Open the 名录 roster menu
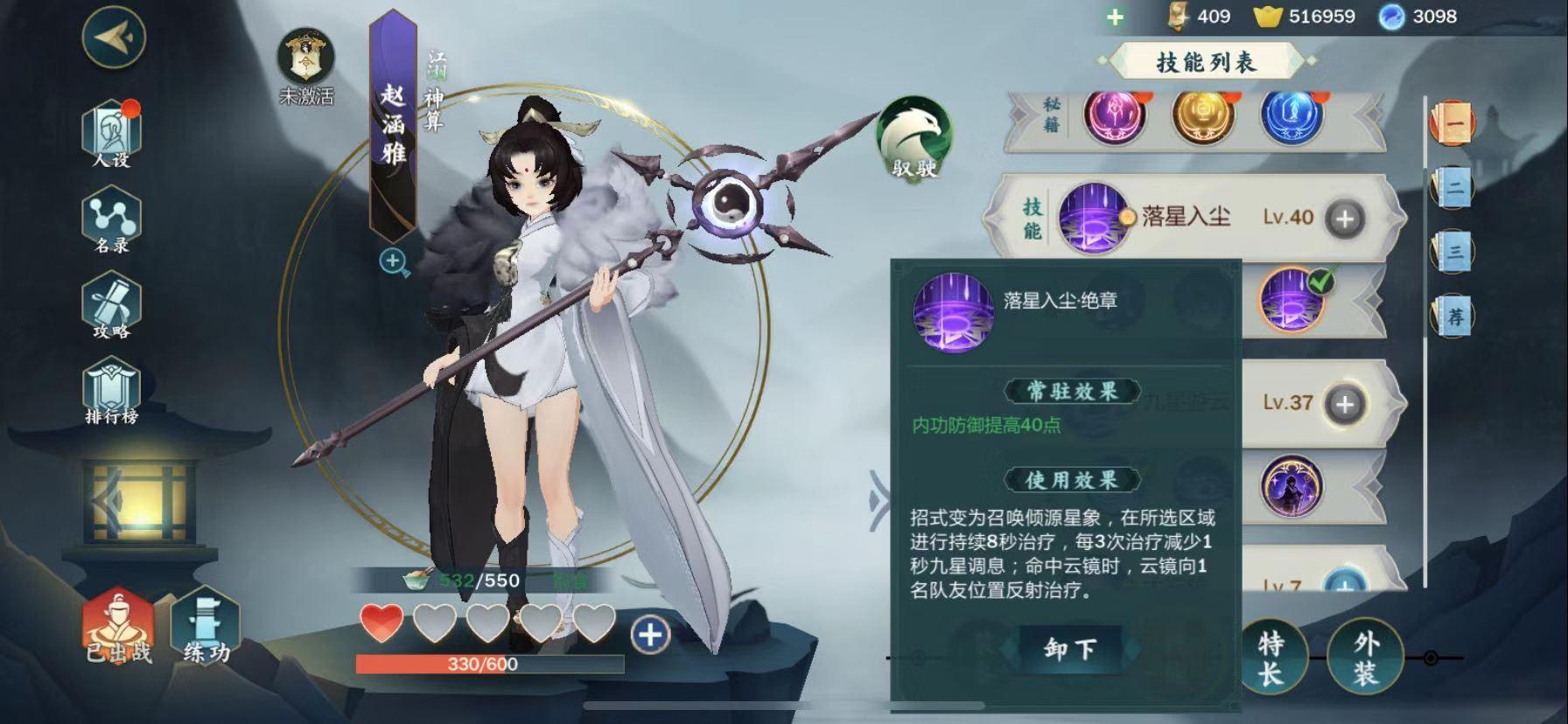Image resolution: width=1568 pixels, height=724 pixels. point(111,220)
